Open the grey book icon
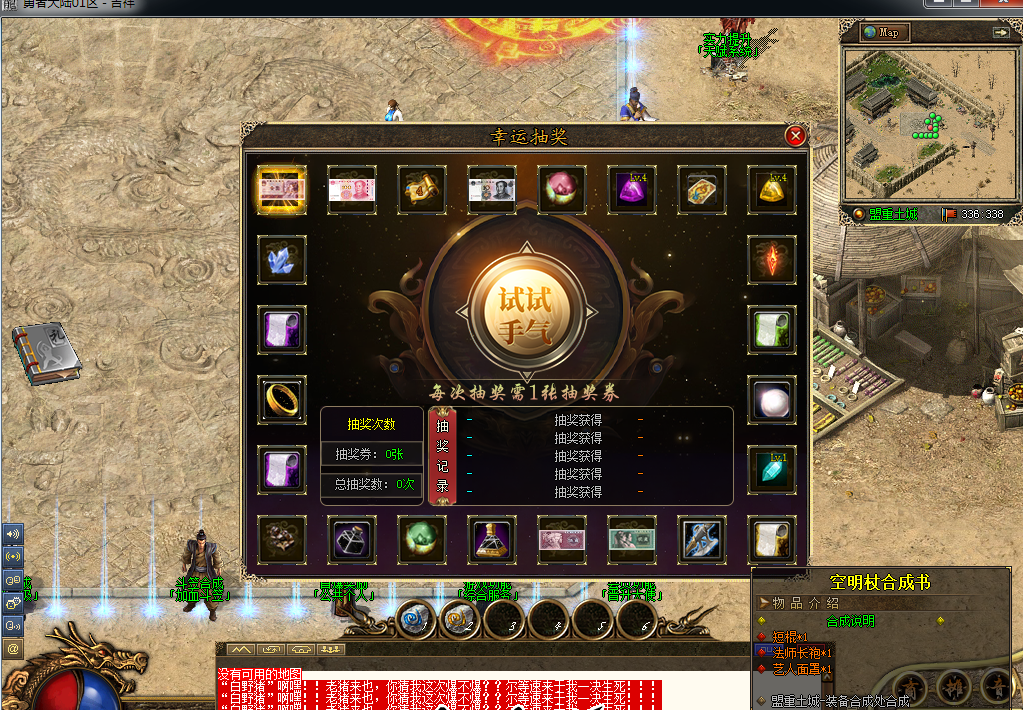 coord(47,353)
